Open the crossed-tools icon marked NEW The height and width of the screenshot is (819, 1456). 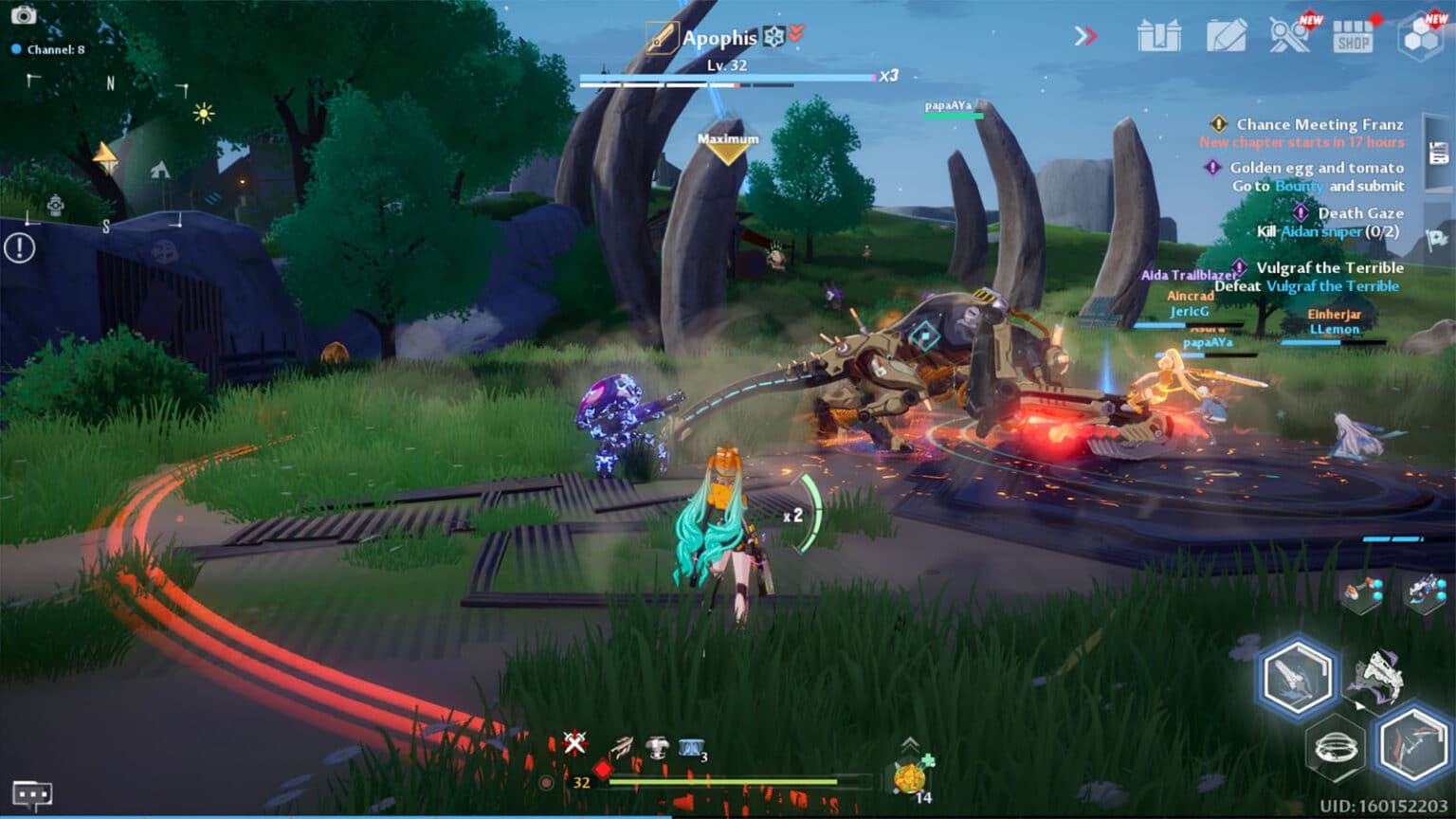pyautogui.click(x=1289, y=36)
